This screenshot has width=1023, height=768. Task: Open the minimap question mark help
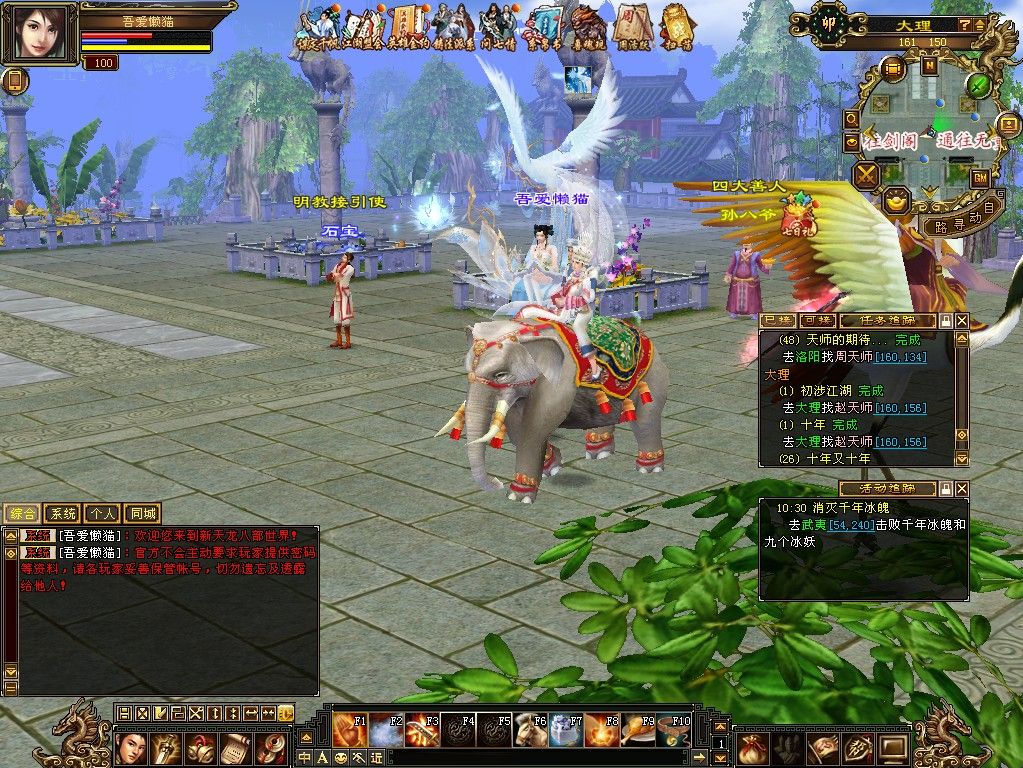pyautogui.click(x=964, y=24)
